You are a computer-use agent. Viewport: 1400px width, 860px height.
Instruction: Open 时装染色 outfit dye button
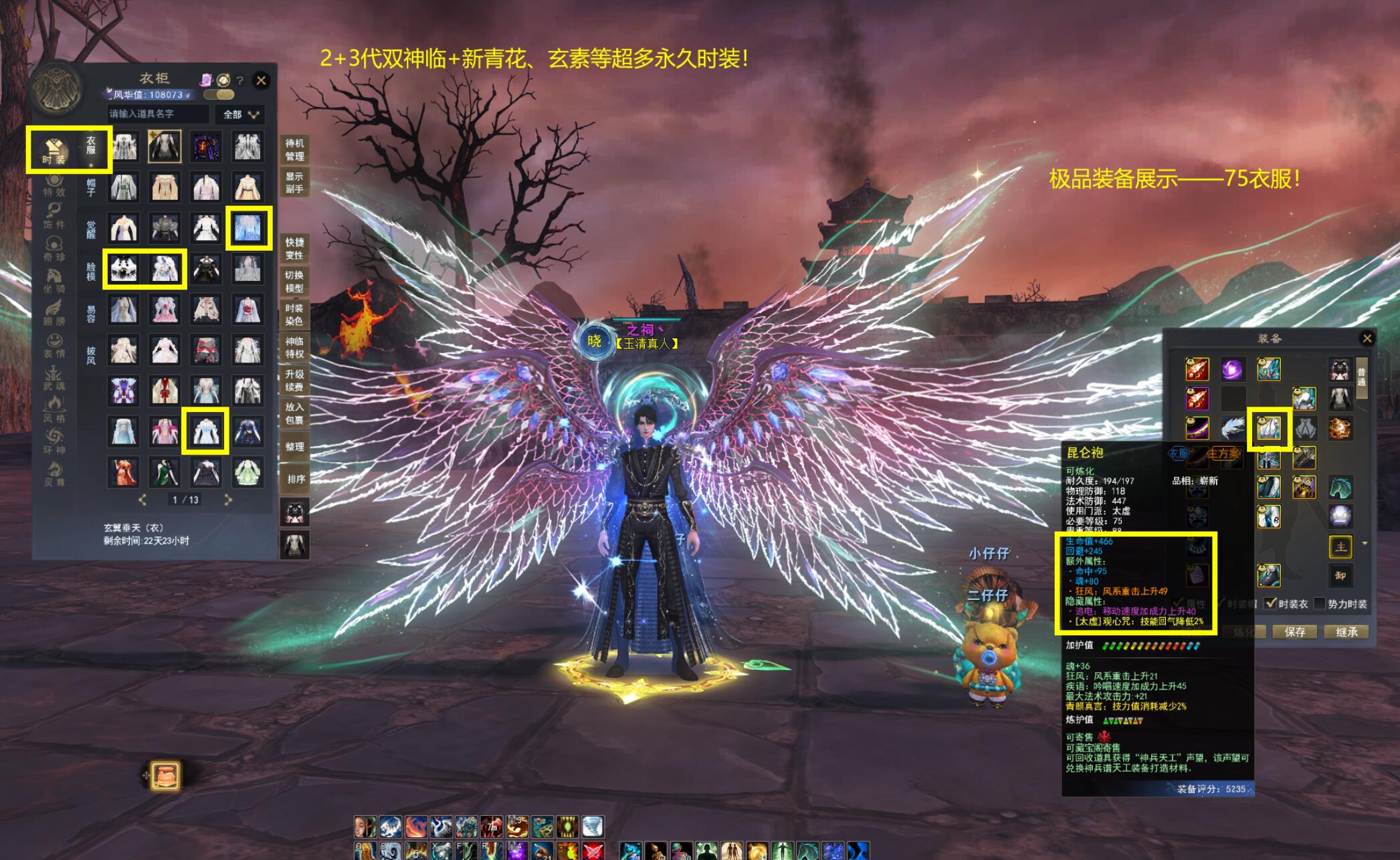[294, 314]
